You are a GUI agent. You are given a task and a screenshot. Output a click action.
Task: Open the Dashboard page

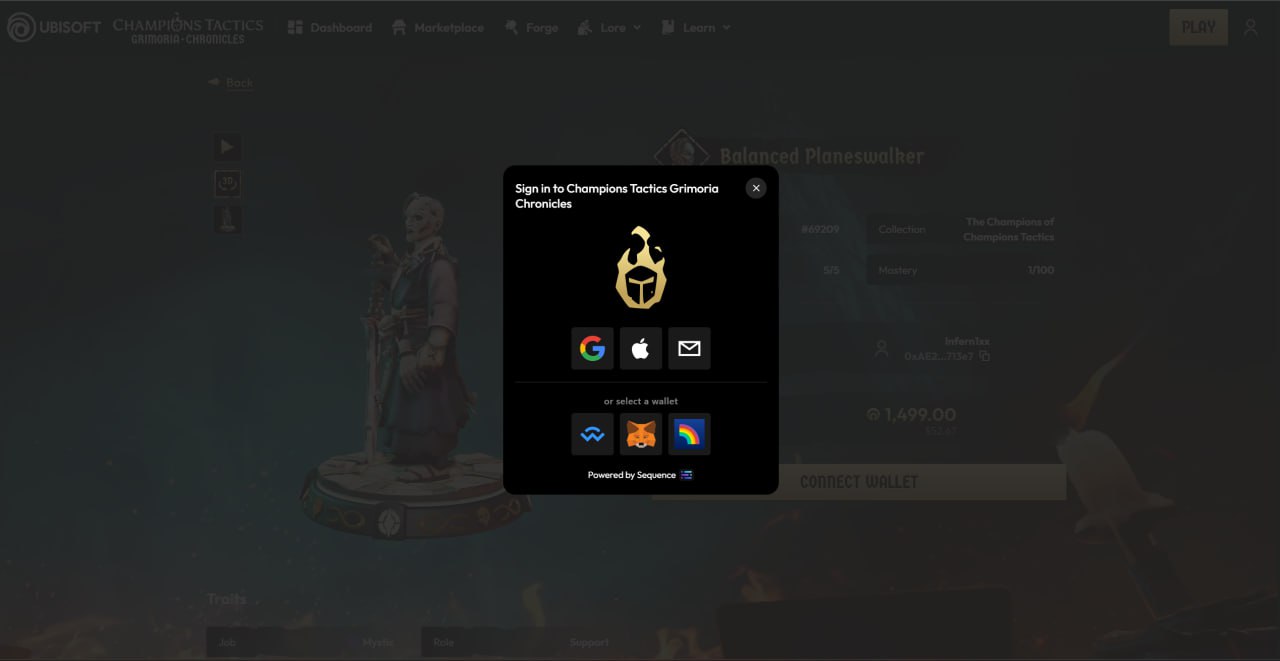(330, 28)
